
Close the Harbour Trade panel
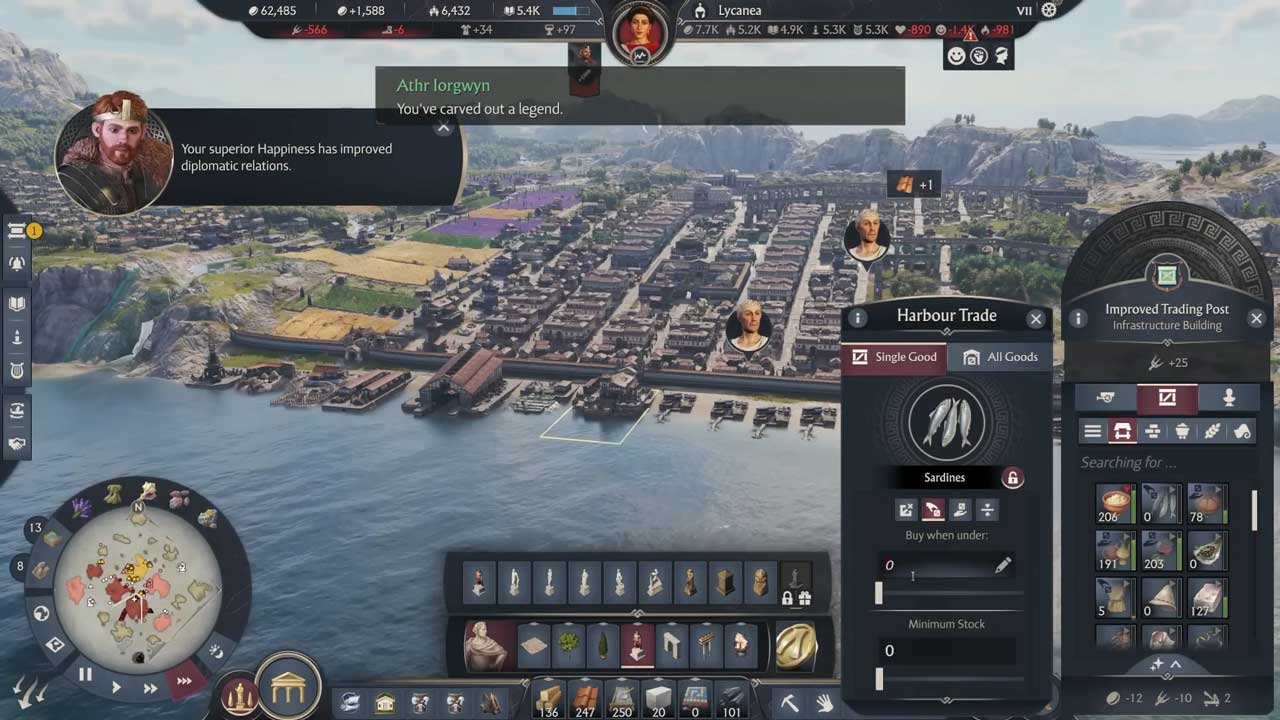[1036, 318]
